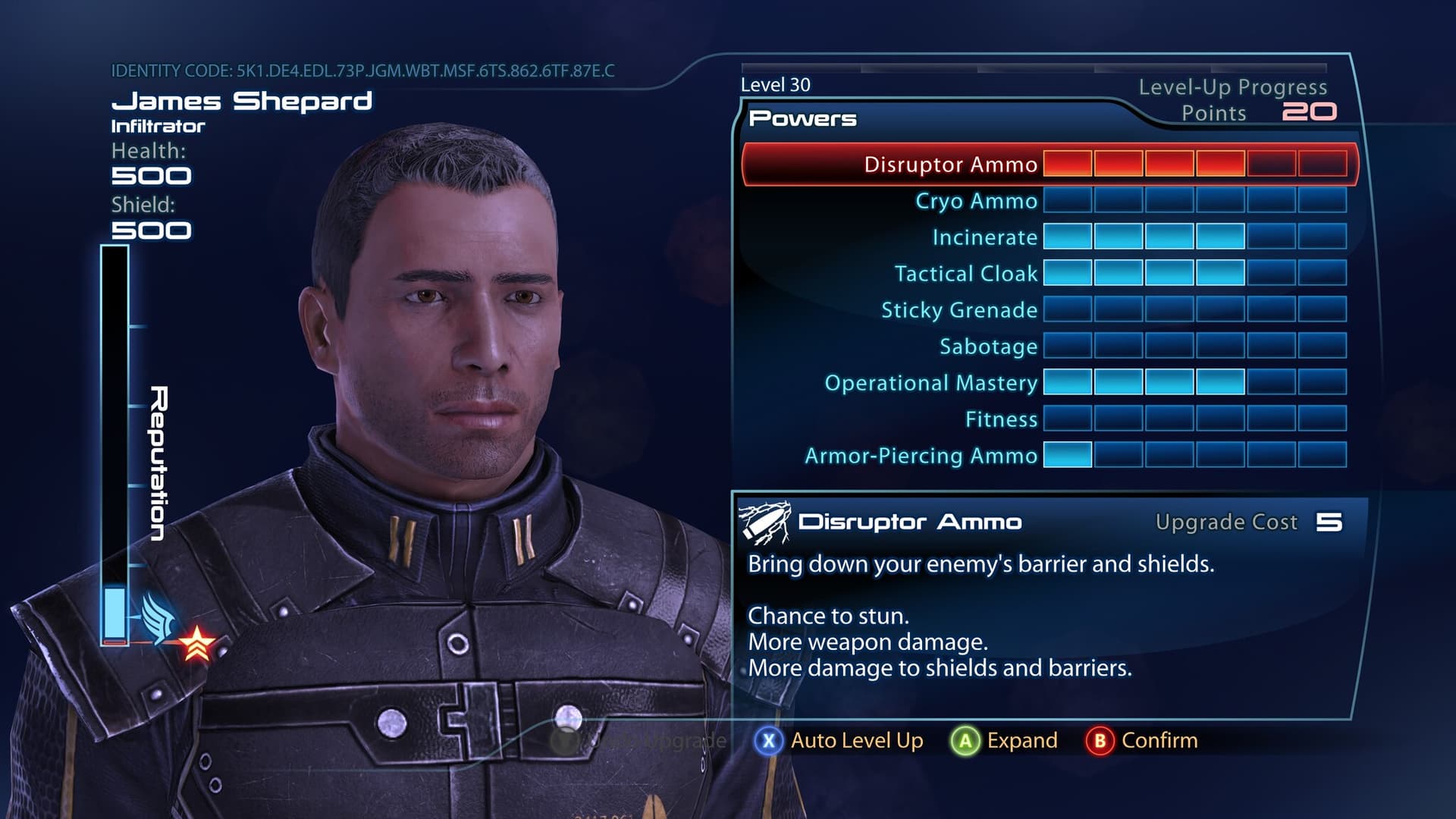
Task: Pick the Sticky Grenade power
Action: click(959, 310)
